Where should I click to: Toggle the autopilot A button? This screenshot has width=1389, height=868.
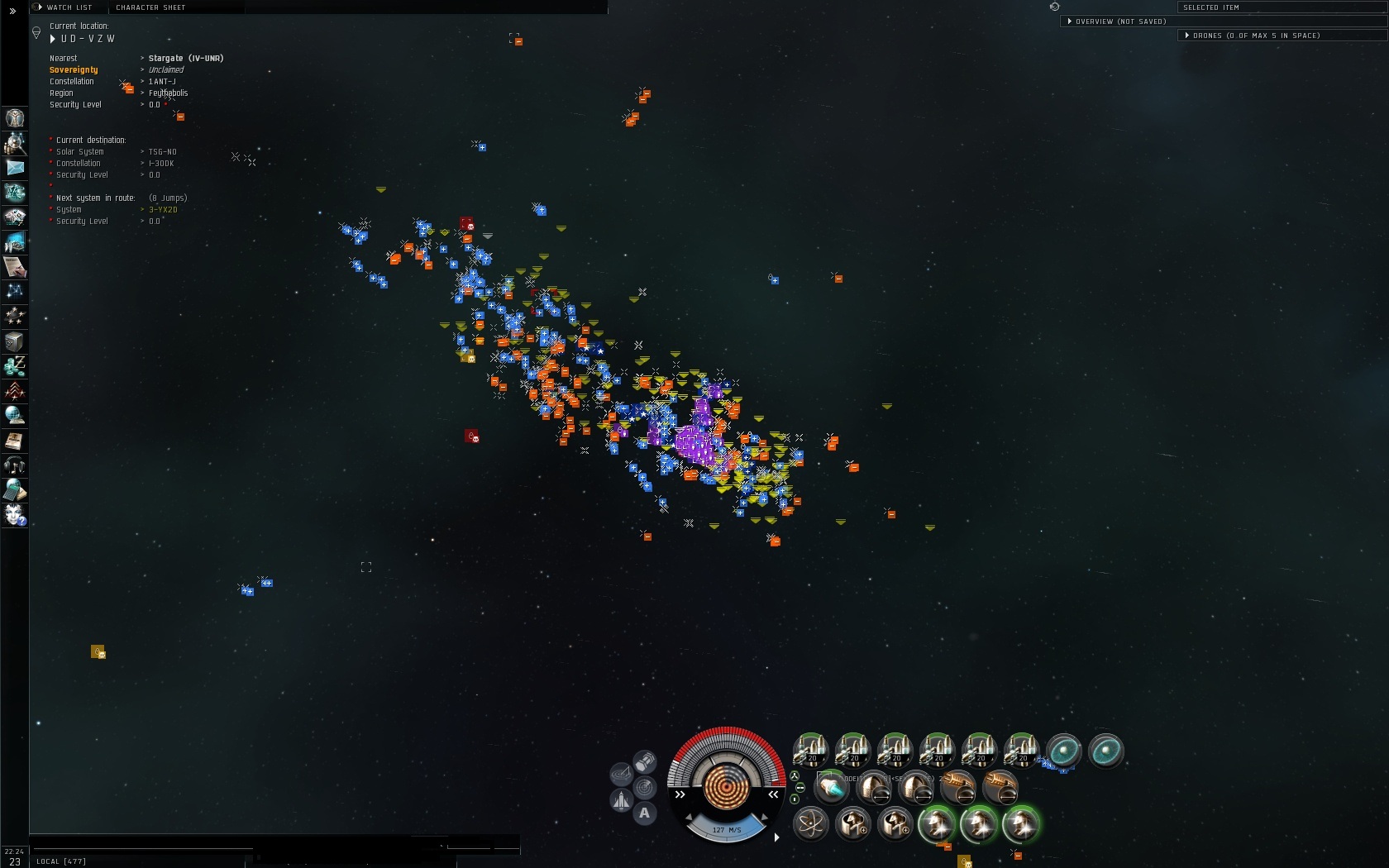pos(644,813)
